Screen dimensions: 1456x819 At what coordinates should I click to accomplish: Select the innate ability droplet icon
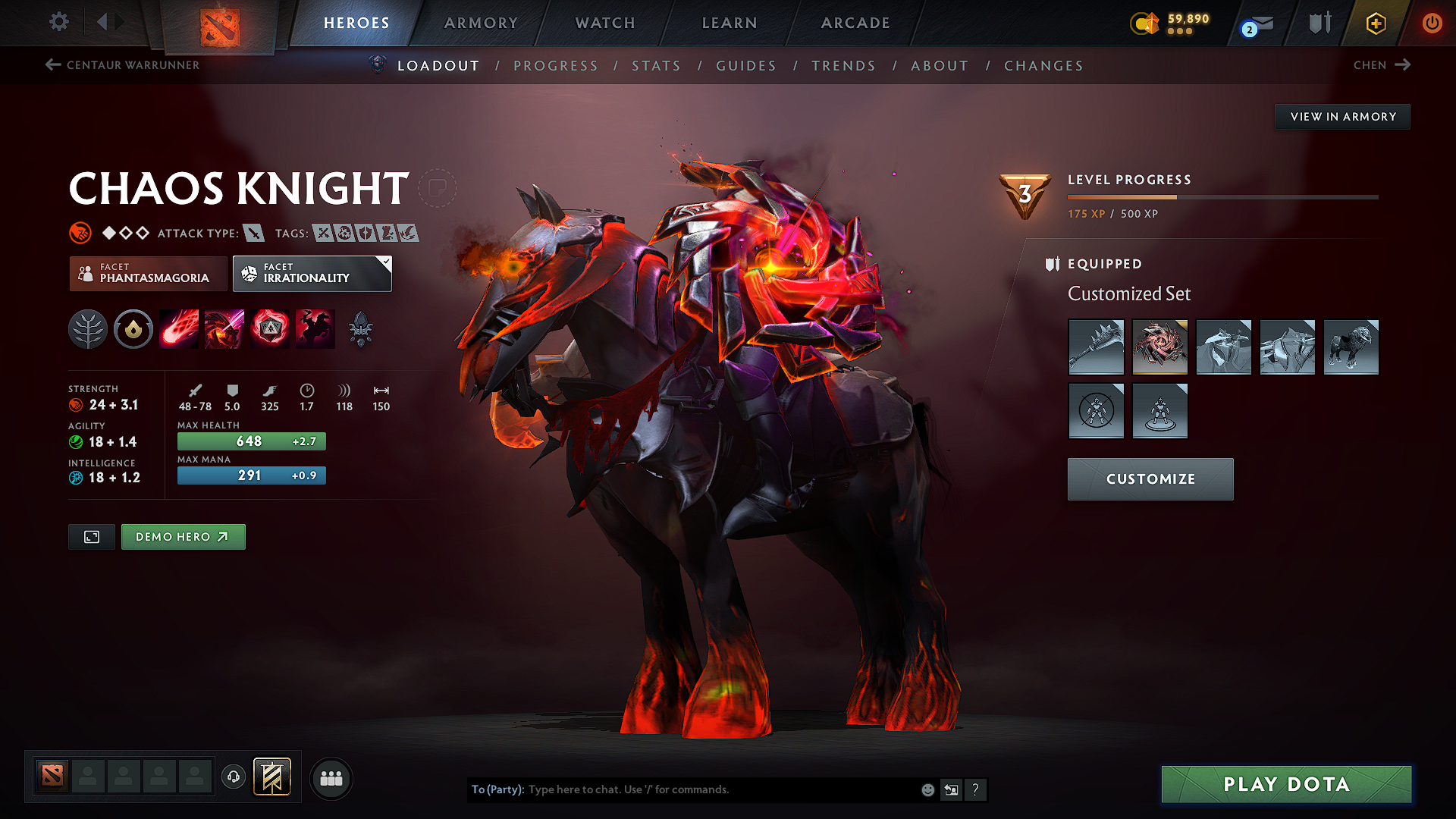(133, 328)
